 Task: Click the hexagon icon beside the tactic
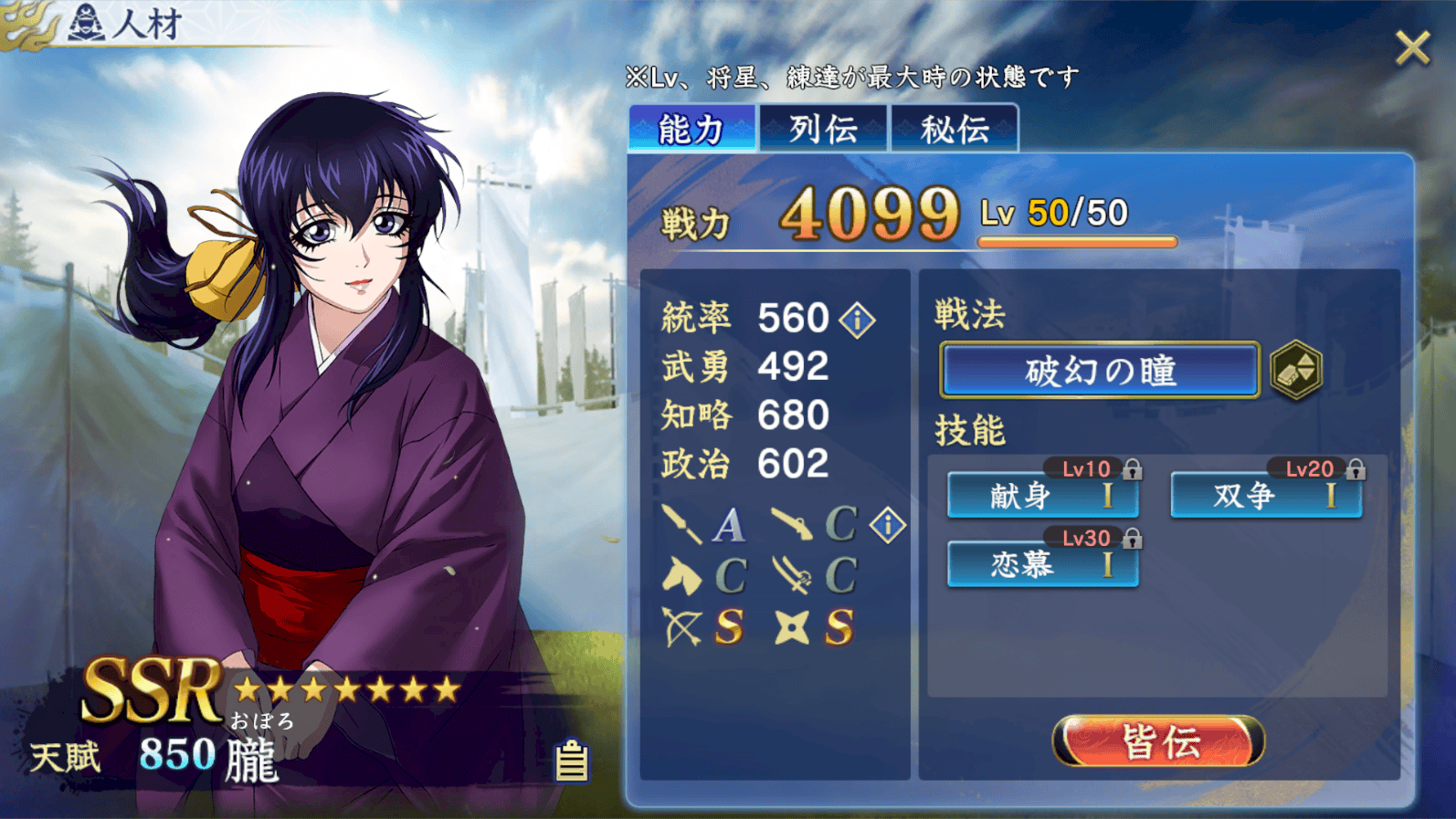[x=1296, y=371]
